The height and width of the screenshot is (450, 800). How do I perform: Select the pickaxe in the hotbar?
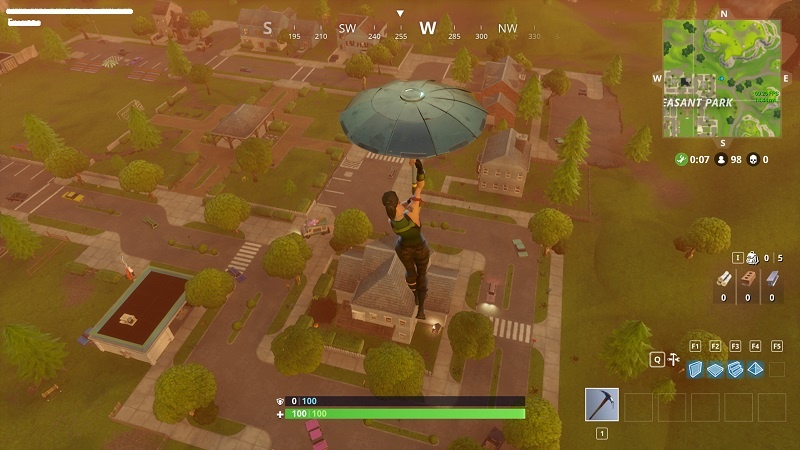[602, 405]
